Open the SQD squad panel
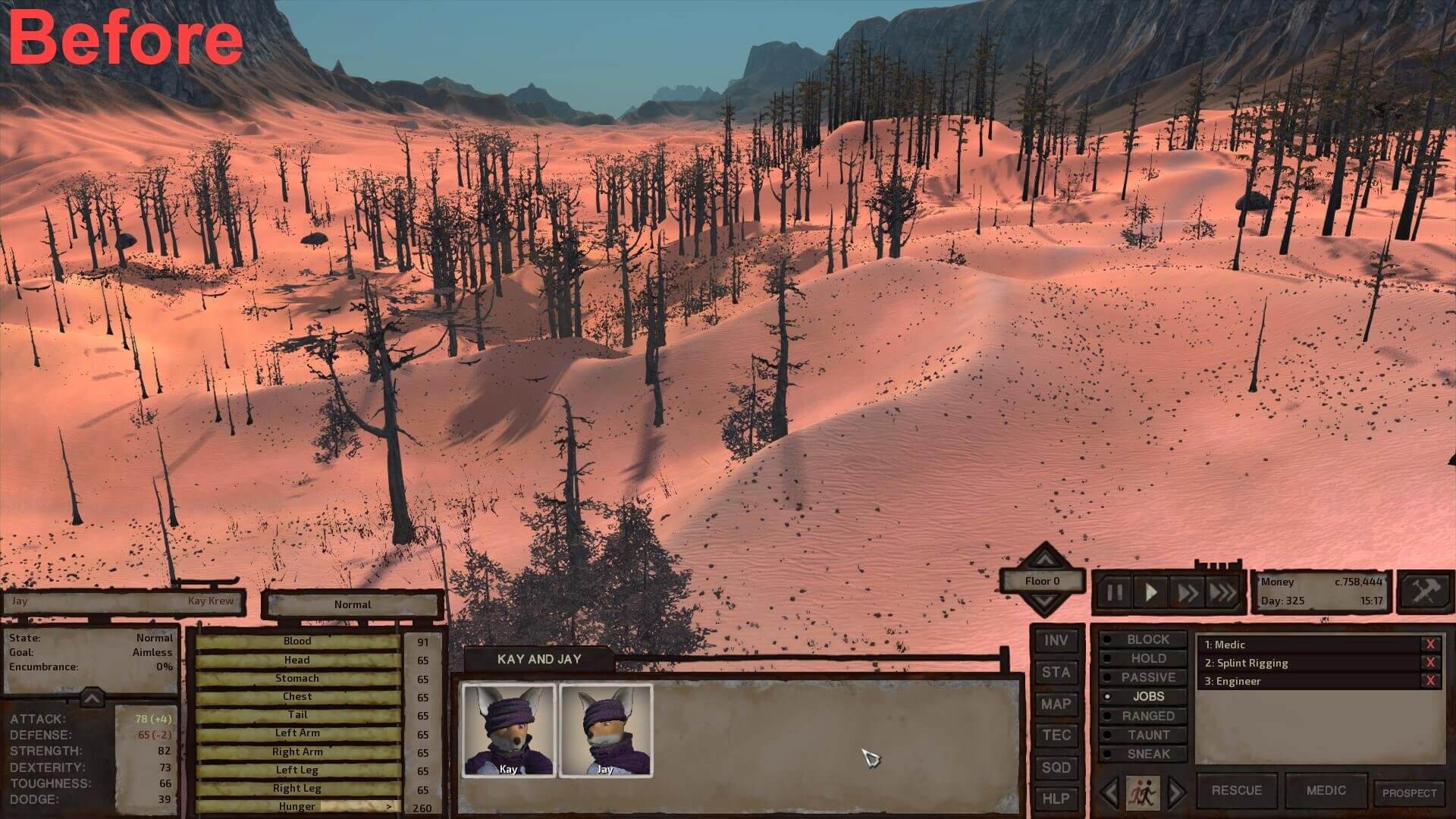 [1056, 767]
